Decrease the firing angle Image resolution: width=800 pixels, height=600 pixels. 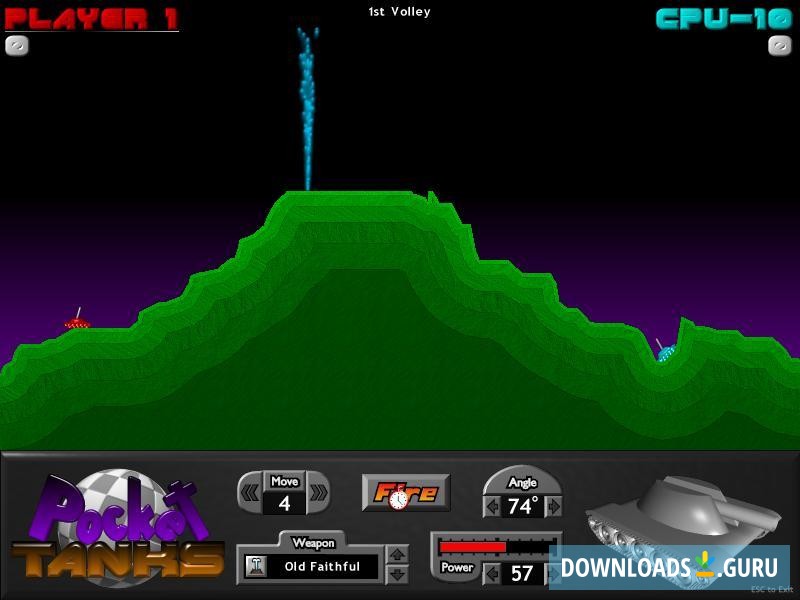(x=491, y=507)
